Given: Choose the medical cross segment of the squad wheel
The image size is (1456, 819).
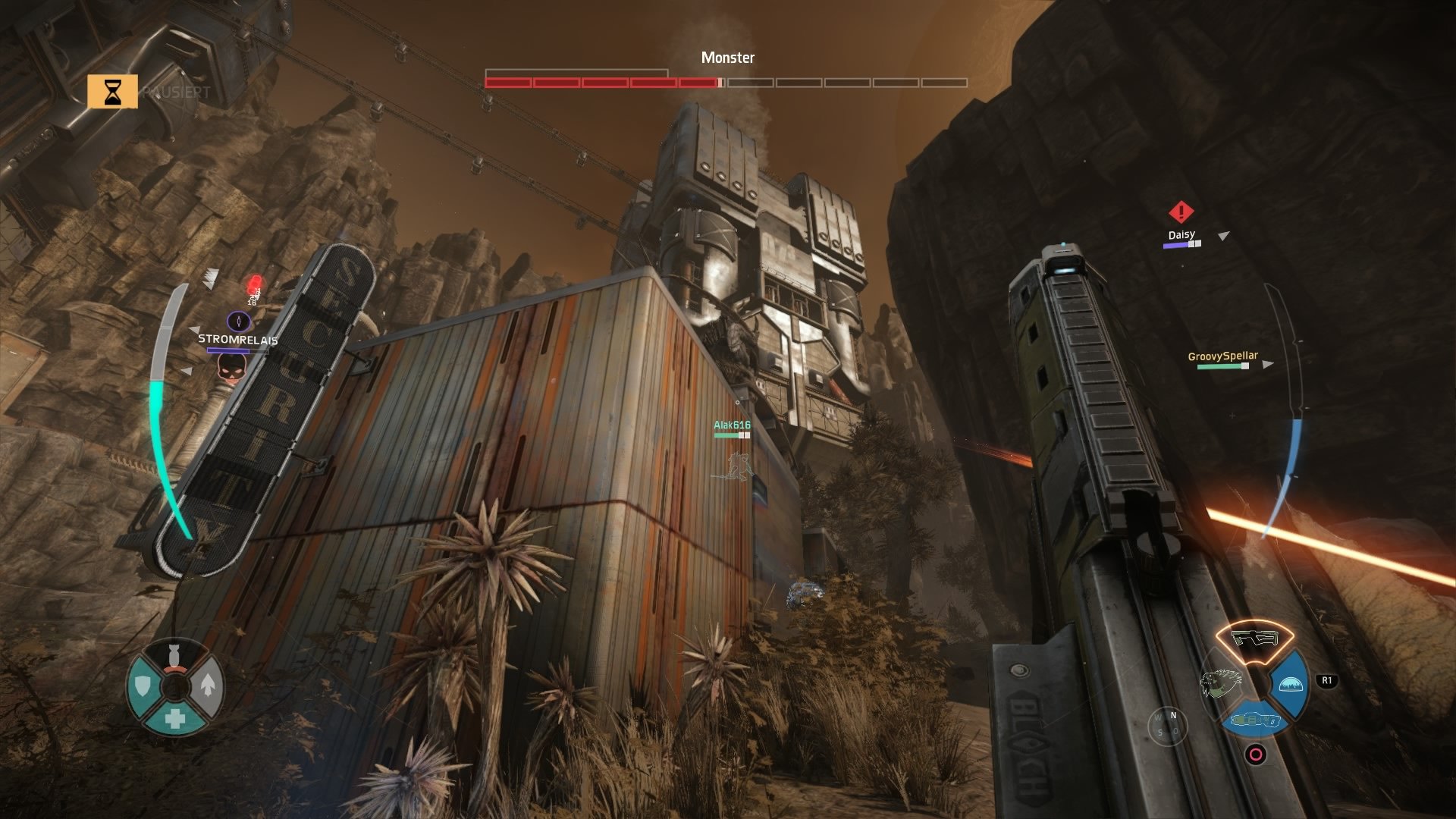Looking at the screenshot, I should tap(175, 718).
